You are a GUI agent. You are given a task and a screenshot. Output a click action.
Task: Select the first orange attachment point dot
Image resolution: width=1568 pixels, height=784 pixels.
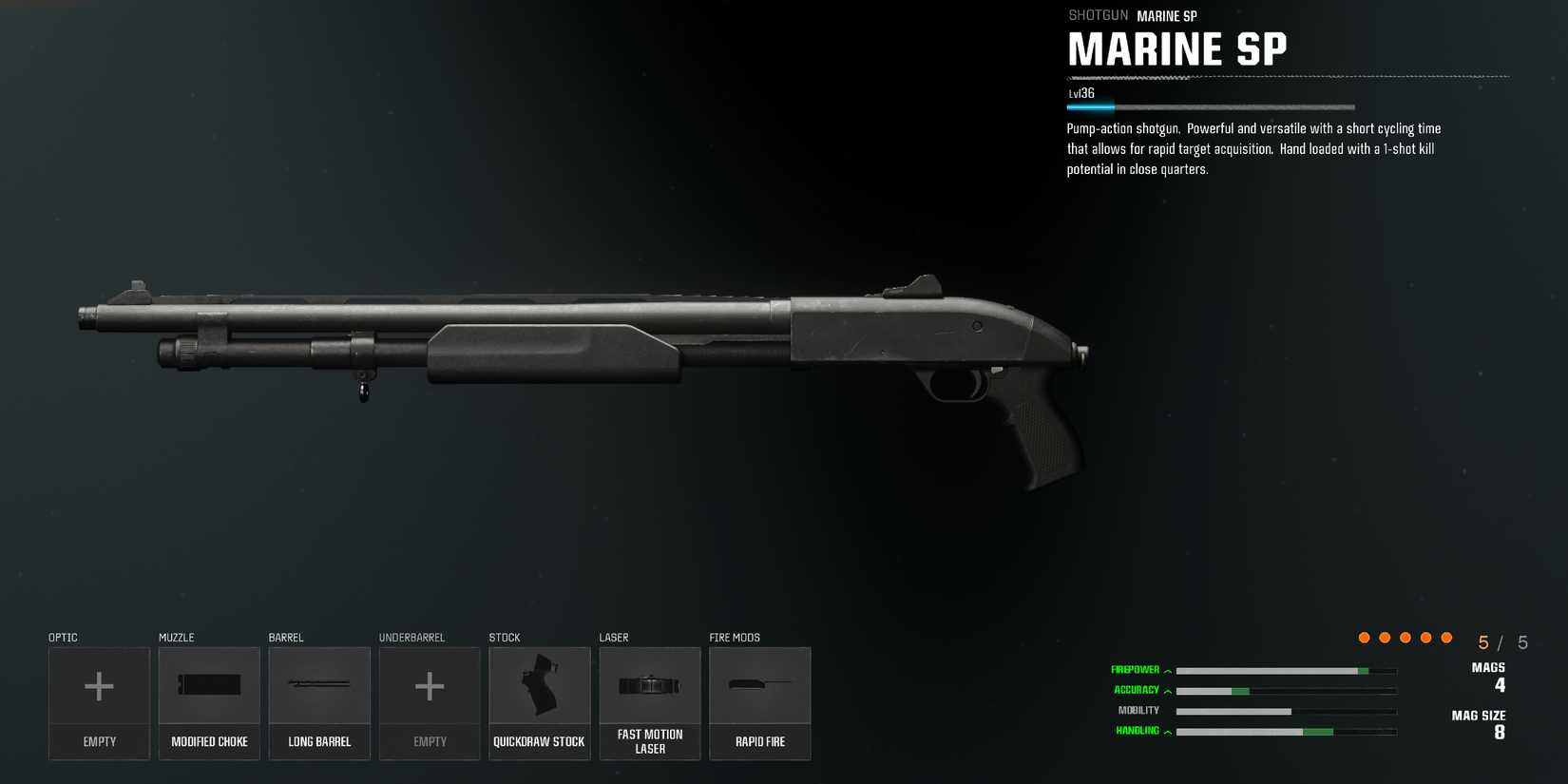[x=1364, y=637]
